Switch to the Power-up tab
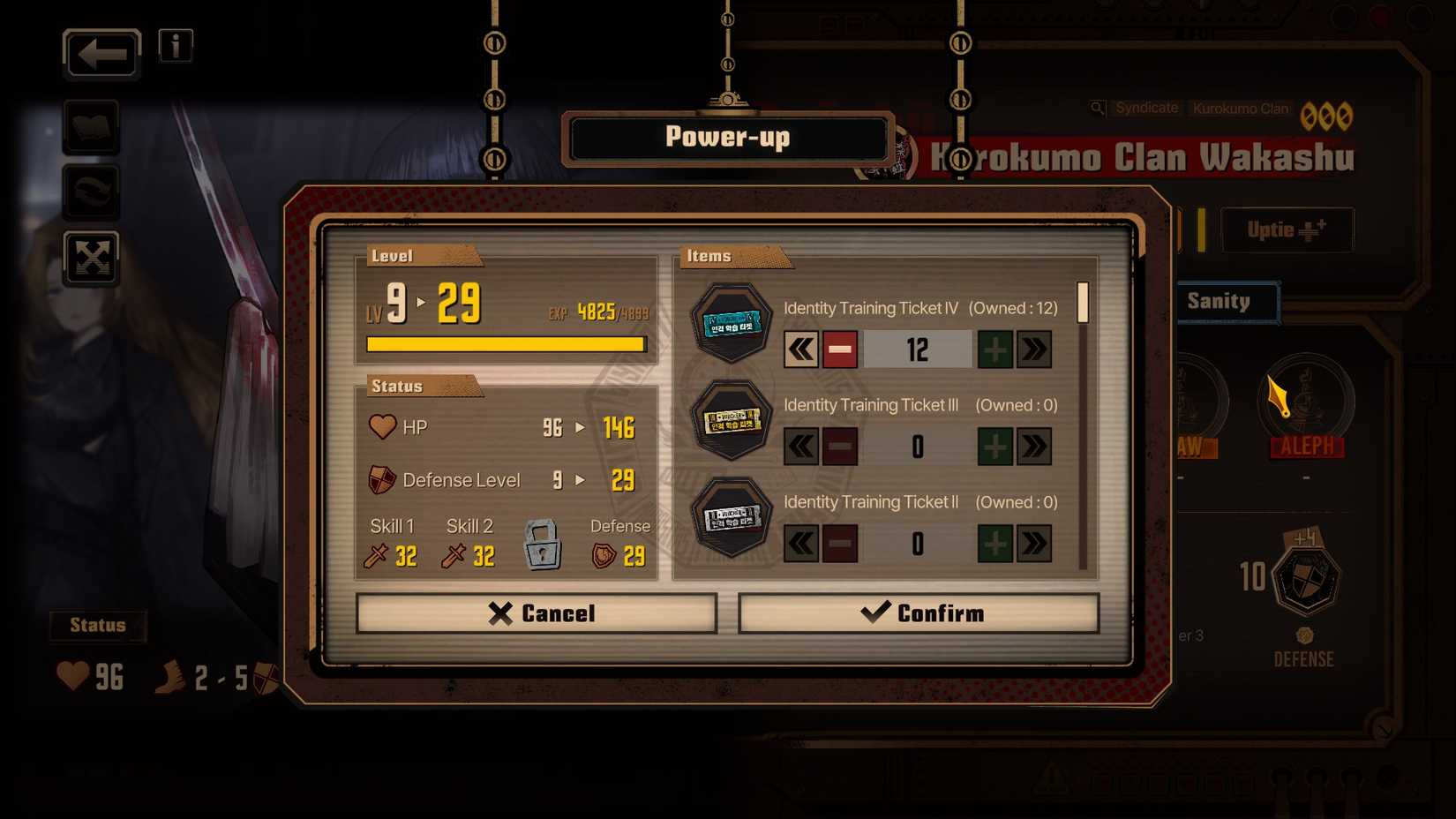Screen dimensions: 1456x819 727,137
